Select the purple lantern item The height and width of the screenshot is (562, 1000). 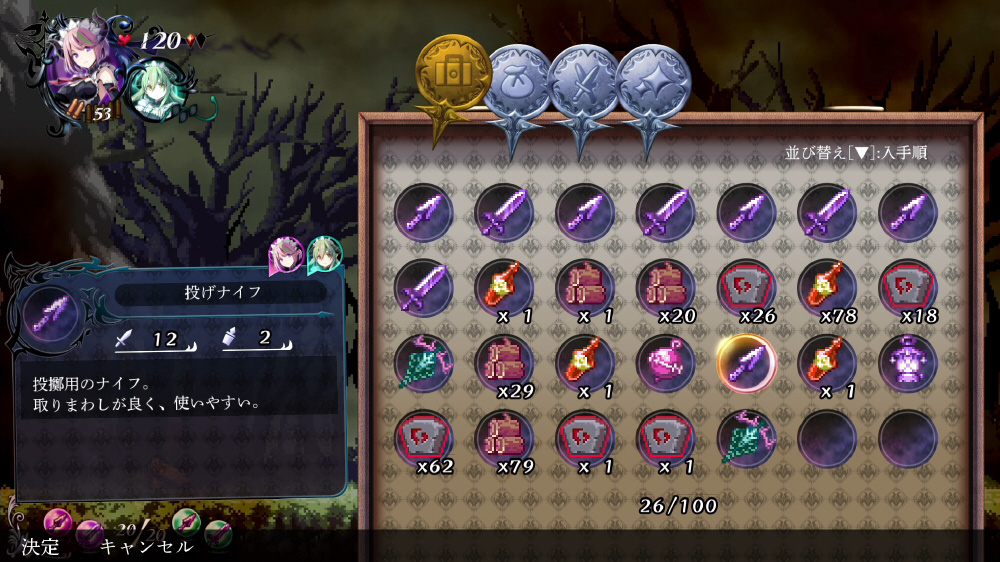908,361
